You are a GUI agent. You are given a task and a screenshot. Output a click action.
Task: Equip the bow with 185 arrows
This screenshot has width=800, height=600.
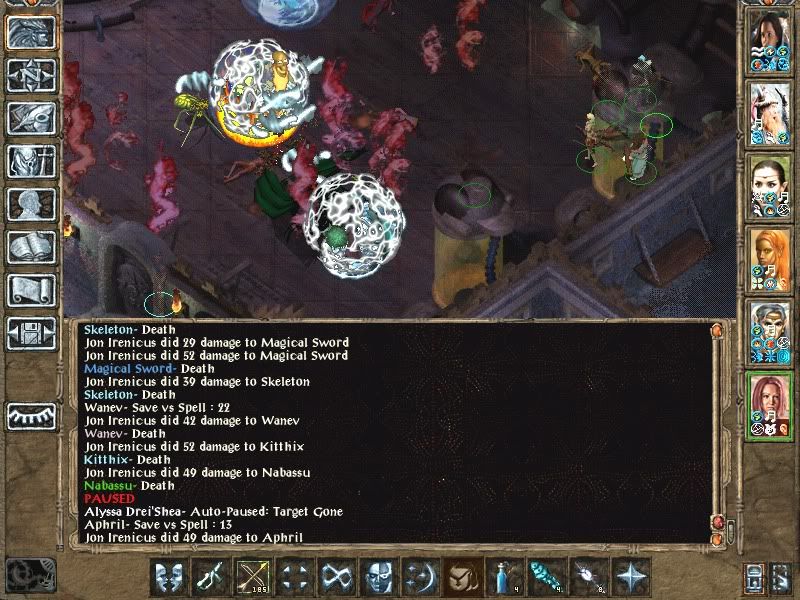251,577
